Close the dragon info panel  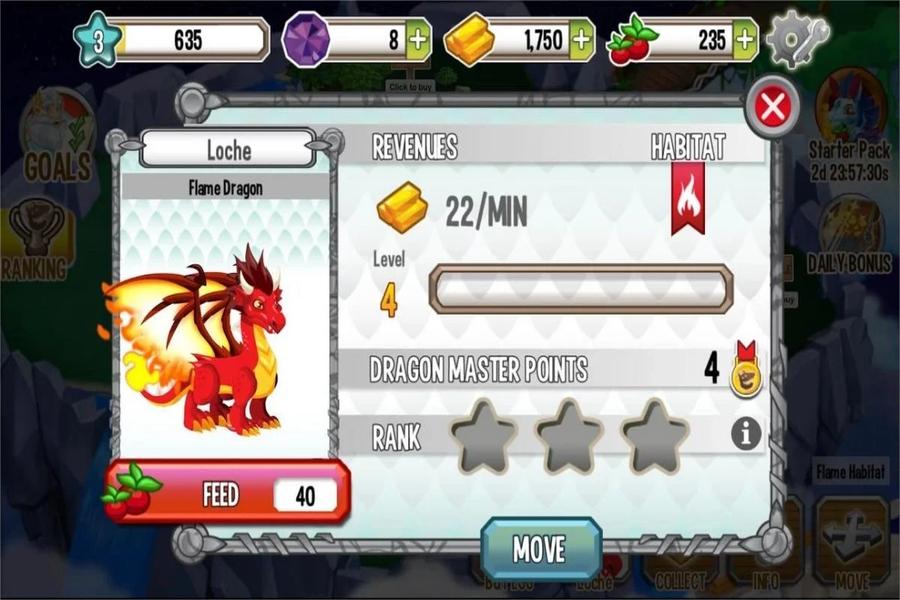pos(772,106)
